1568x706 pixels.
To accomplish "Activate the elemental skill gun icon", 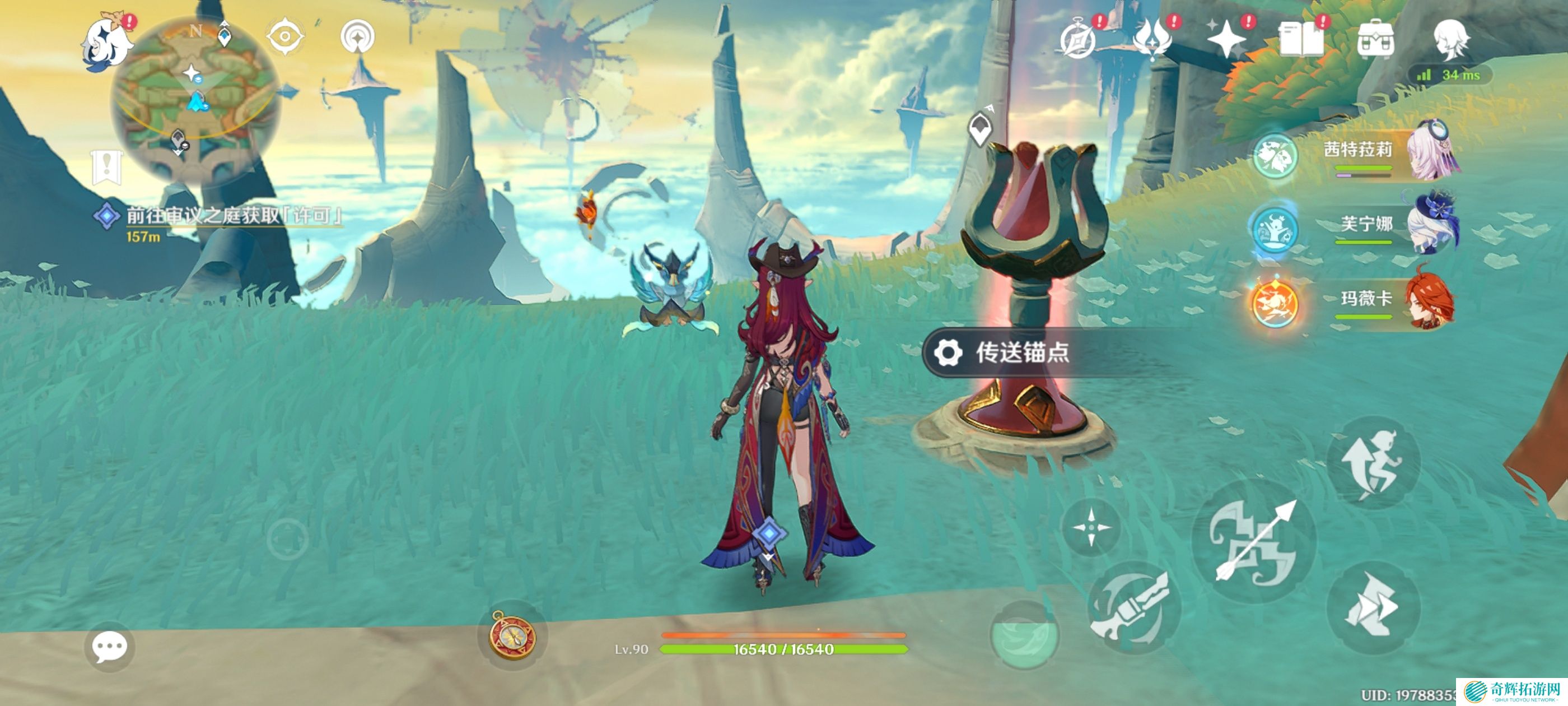I will tap(1133, 607).
